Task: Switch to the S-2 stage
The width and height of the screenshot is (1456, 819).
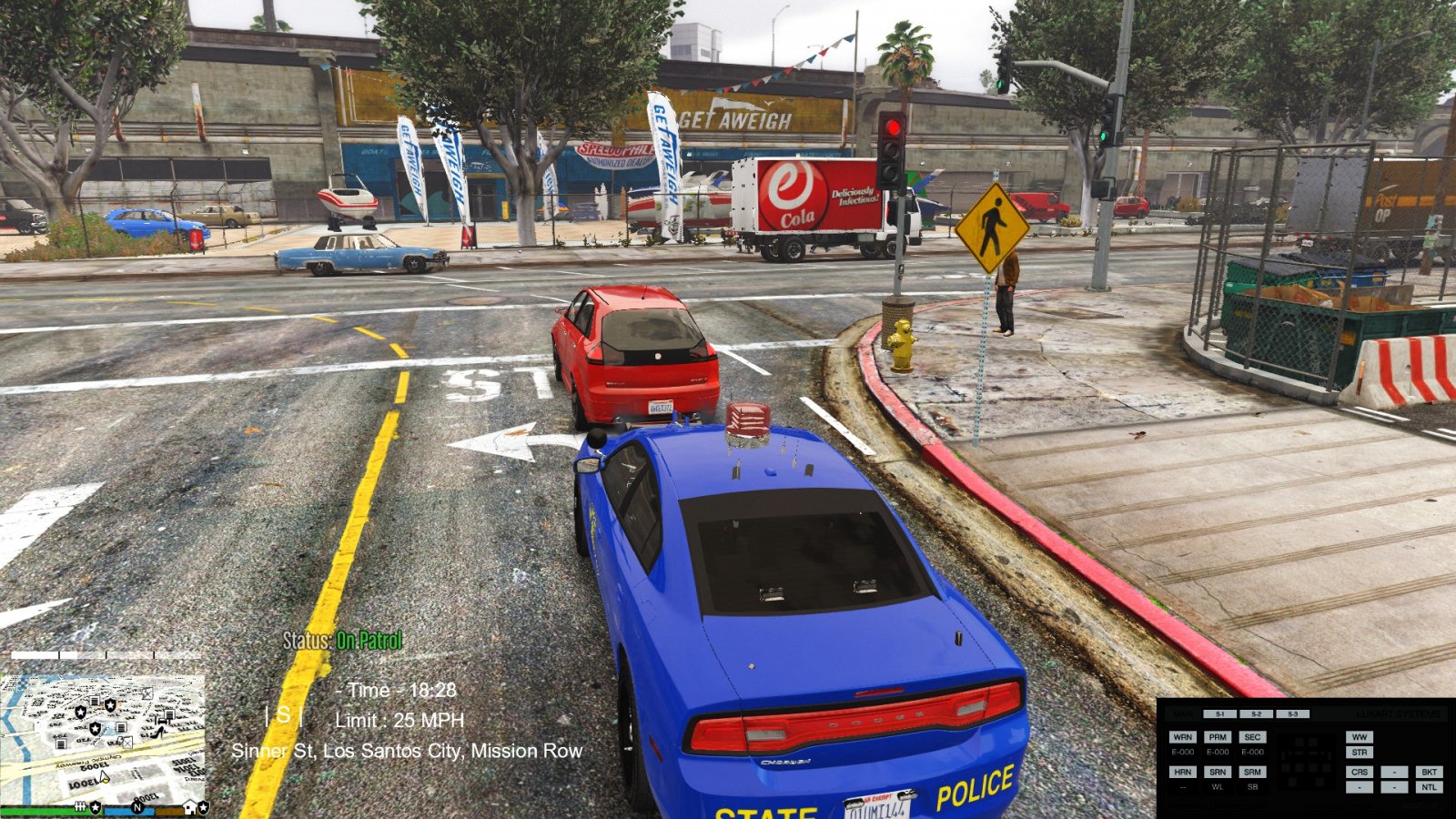Action: (x=1256, y=714)
